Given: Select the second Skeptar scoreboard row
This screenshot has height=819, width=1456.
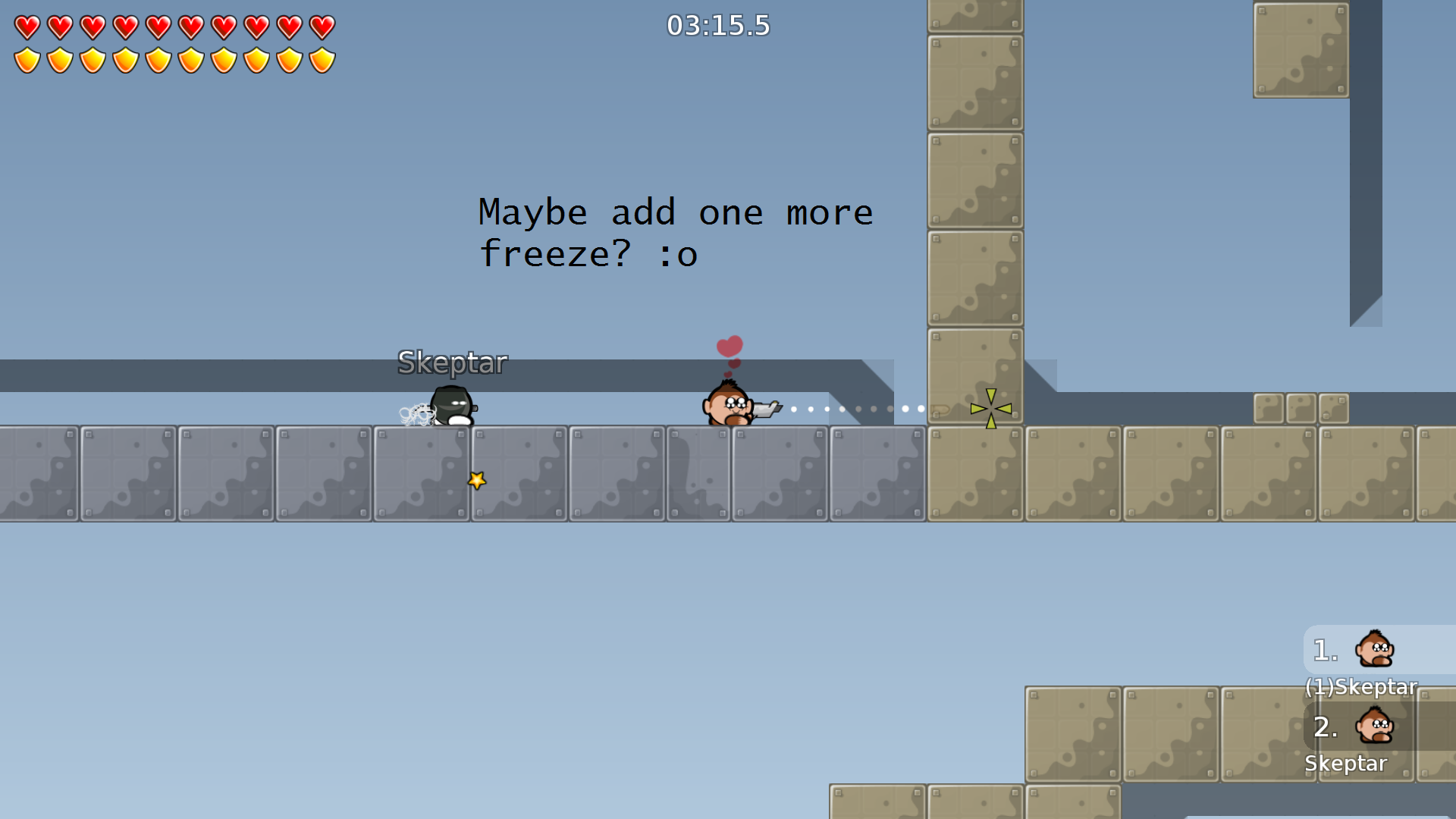Looking at the screenshot, I should pyautogui.click(x=1347, y=763).
